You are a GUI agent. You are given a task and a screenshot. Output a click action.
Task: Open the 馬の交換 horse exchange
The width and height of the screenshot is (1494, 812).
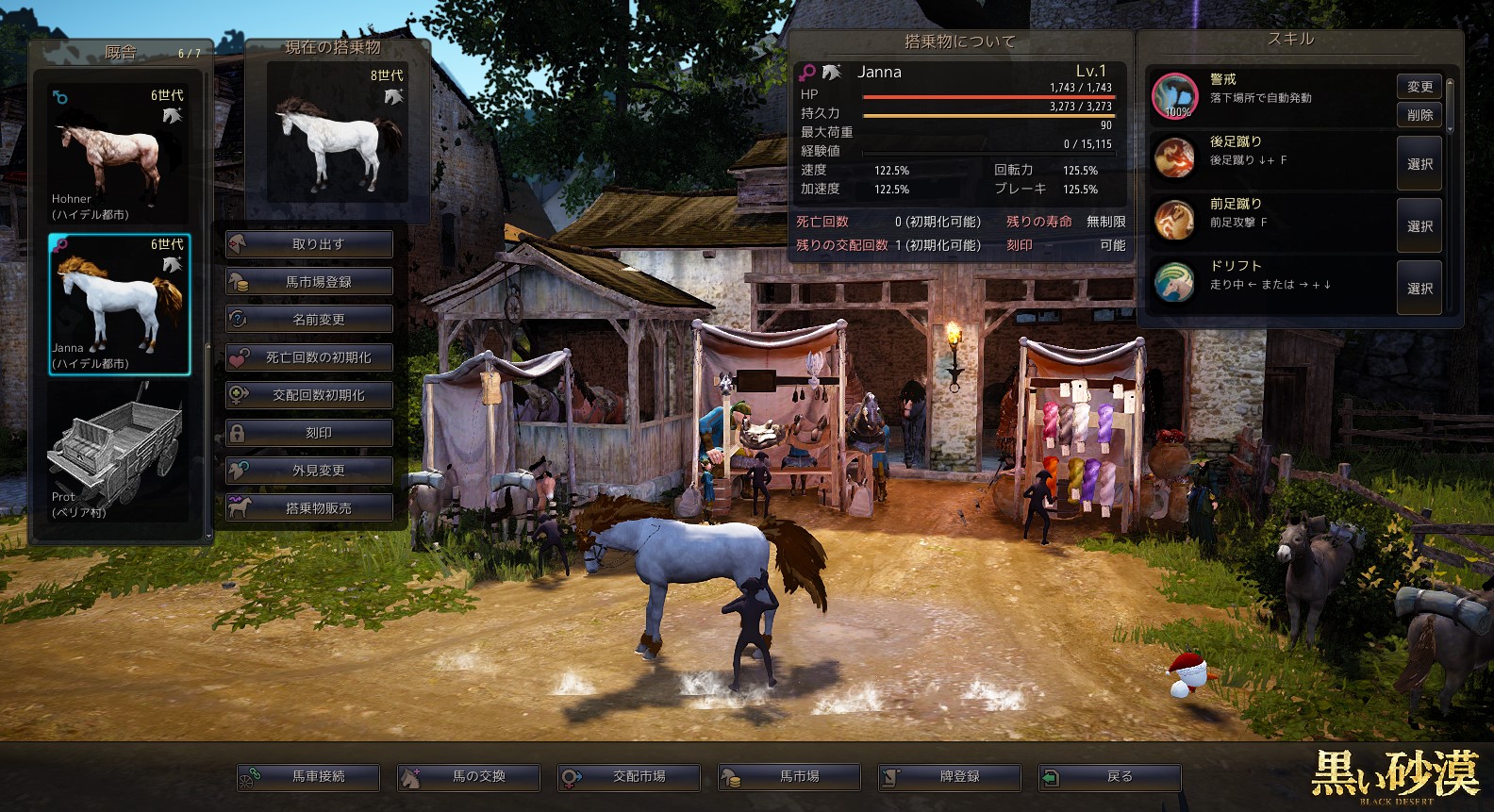click(469, 777)
